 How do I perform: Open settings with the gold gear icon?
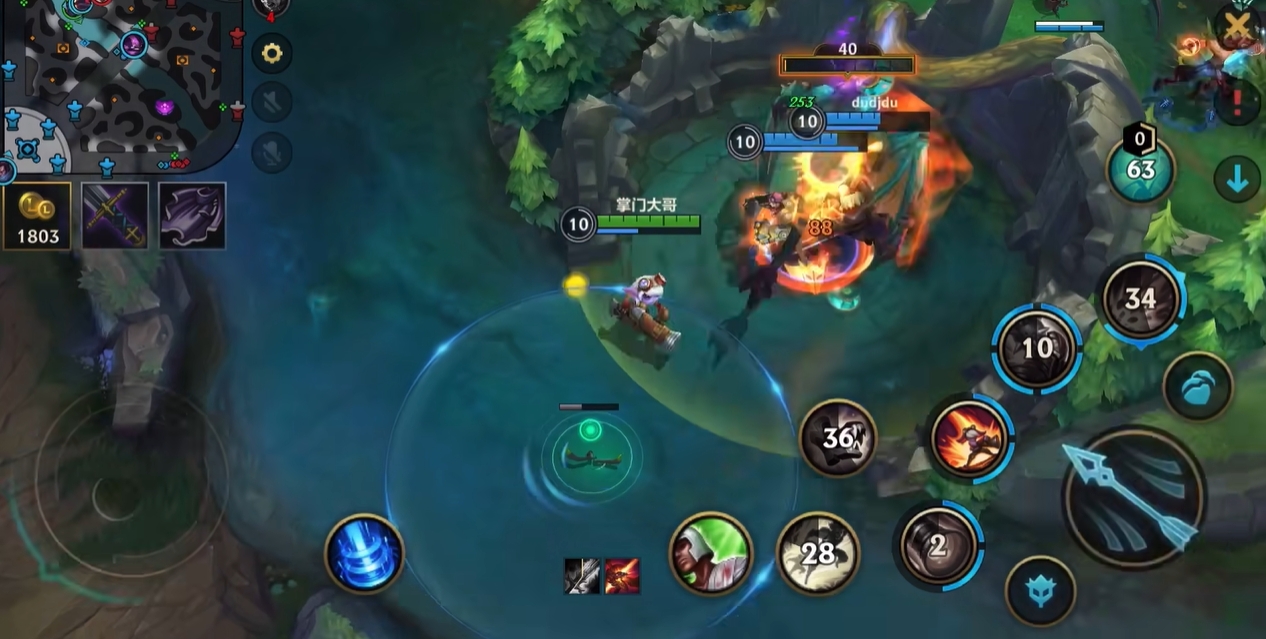[271, 52]
